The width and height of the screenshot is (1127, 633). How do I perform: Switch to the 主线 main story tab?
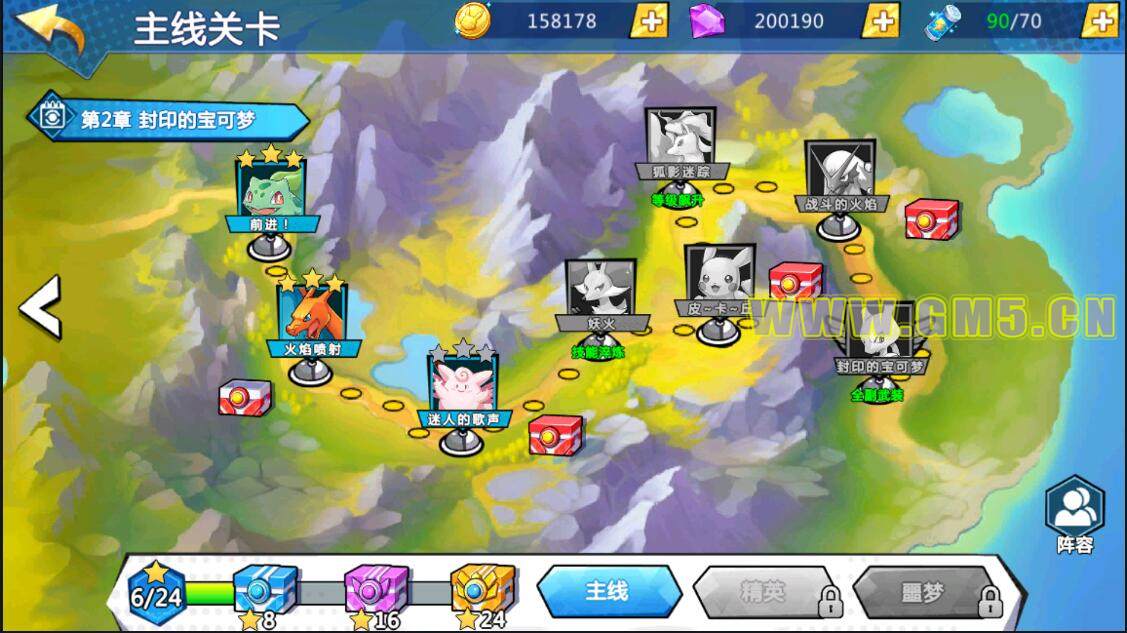click(608, 592)
